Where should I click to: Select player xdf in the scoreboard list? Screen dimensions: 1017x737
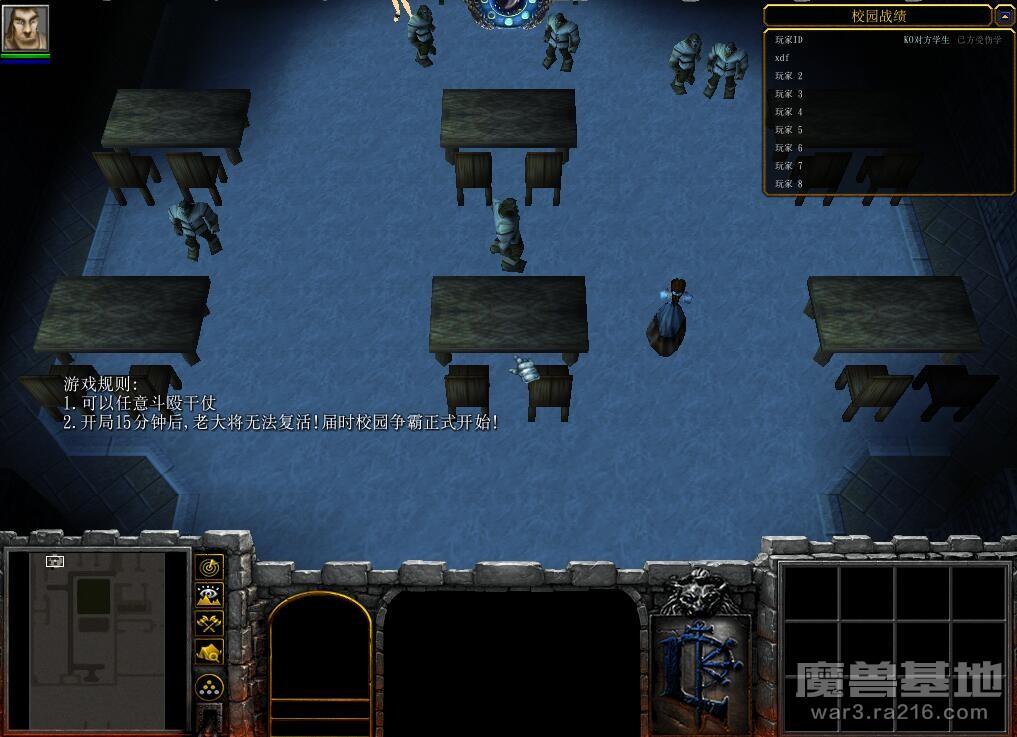pyautogui.click(x=782, y=58)
